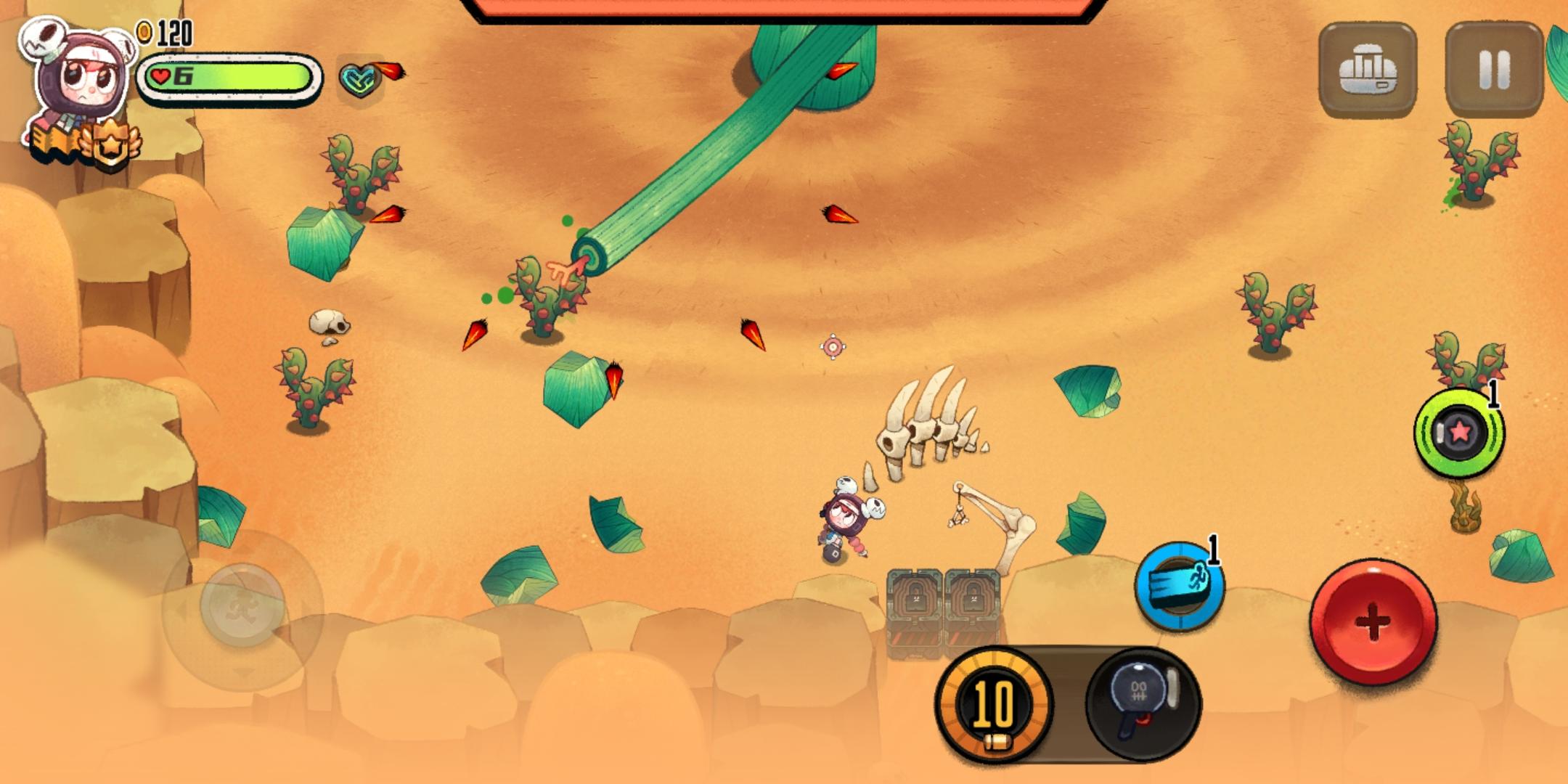Pause the game
This screenshot has width=1568, height=784.
click(x=1494, y=70)
